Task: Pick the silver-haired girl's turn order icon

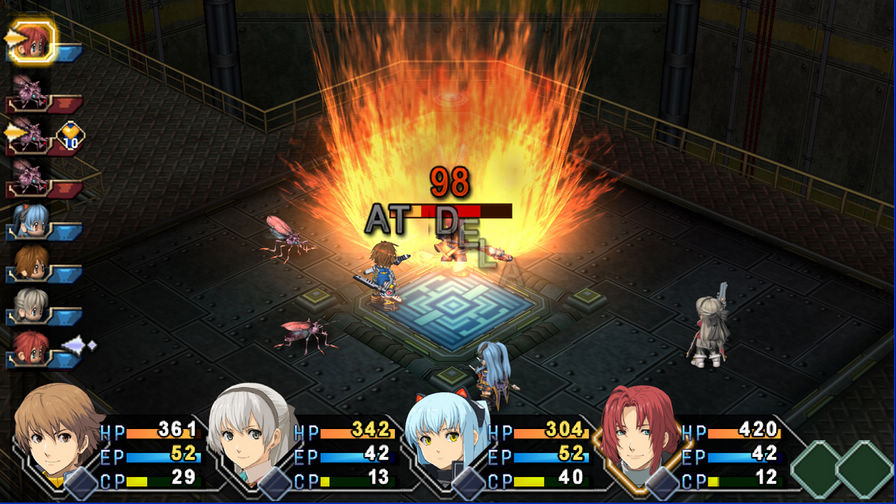Action: pos(31,304)
